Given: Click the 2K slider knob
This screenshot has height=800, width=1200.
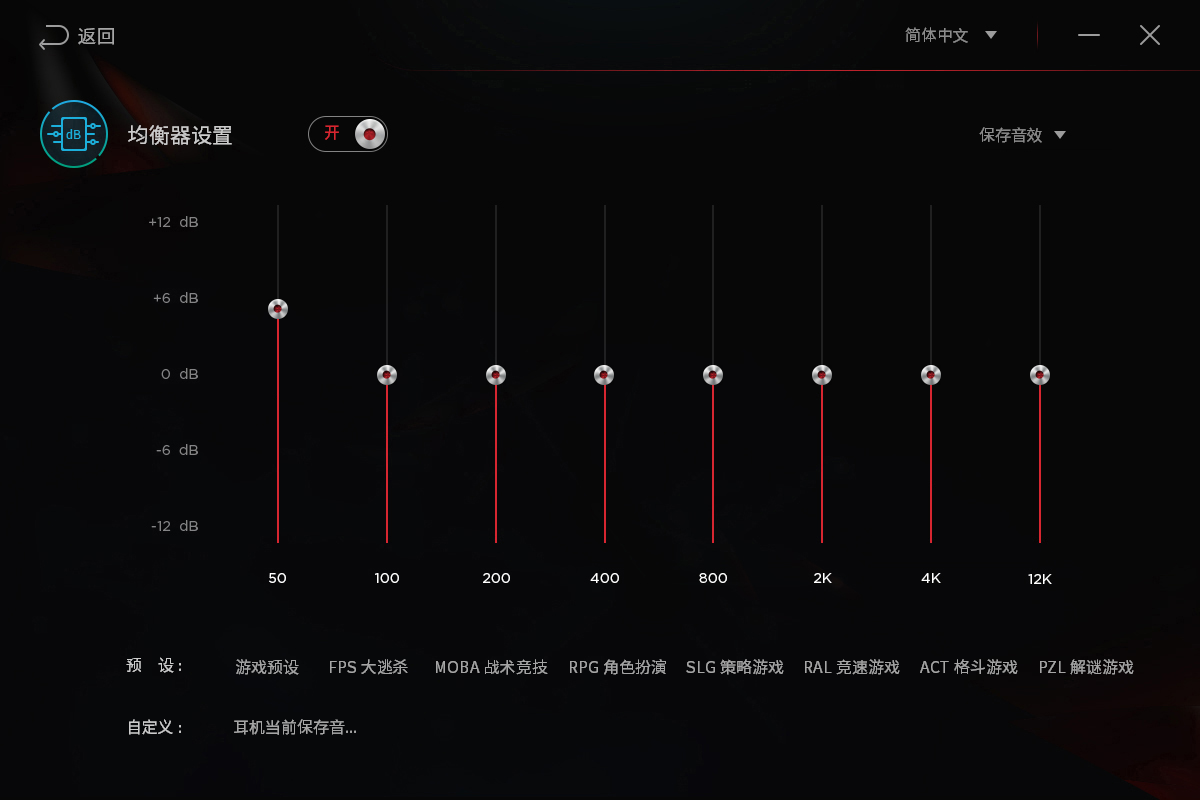Looking at the screenshot, I should 822,375.
